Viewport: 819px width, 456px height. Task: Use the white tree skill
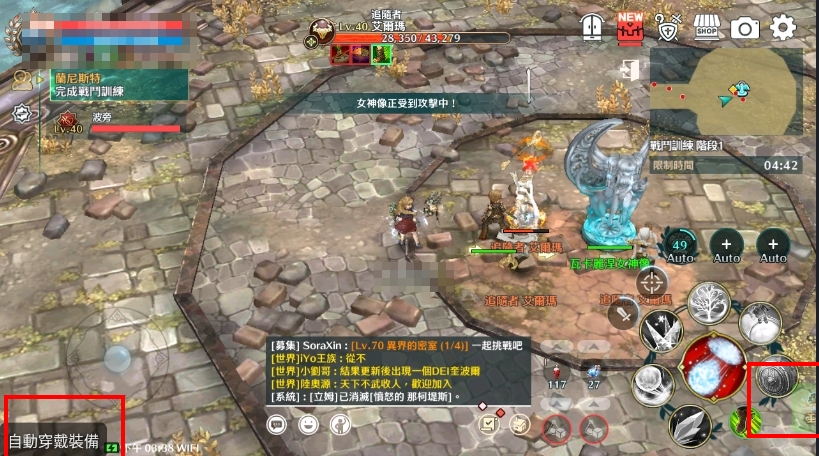coord(712,305)
